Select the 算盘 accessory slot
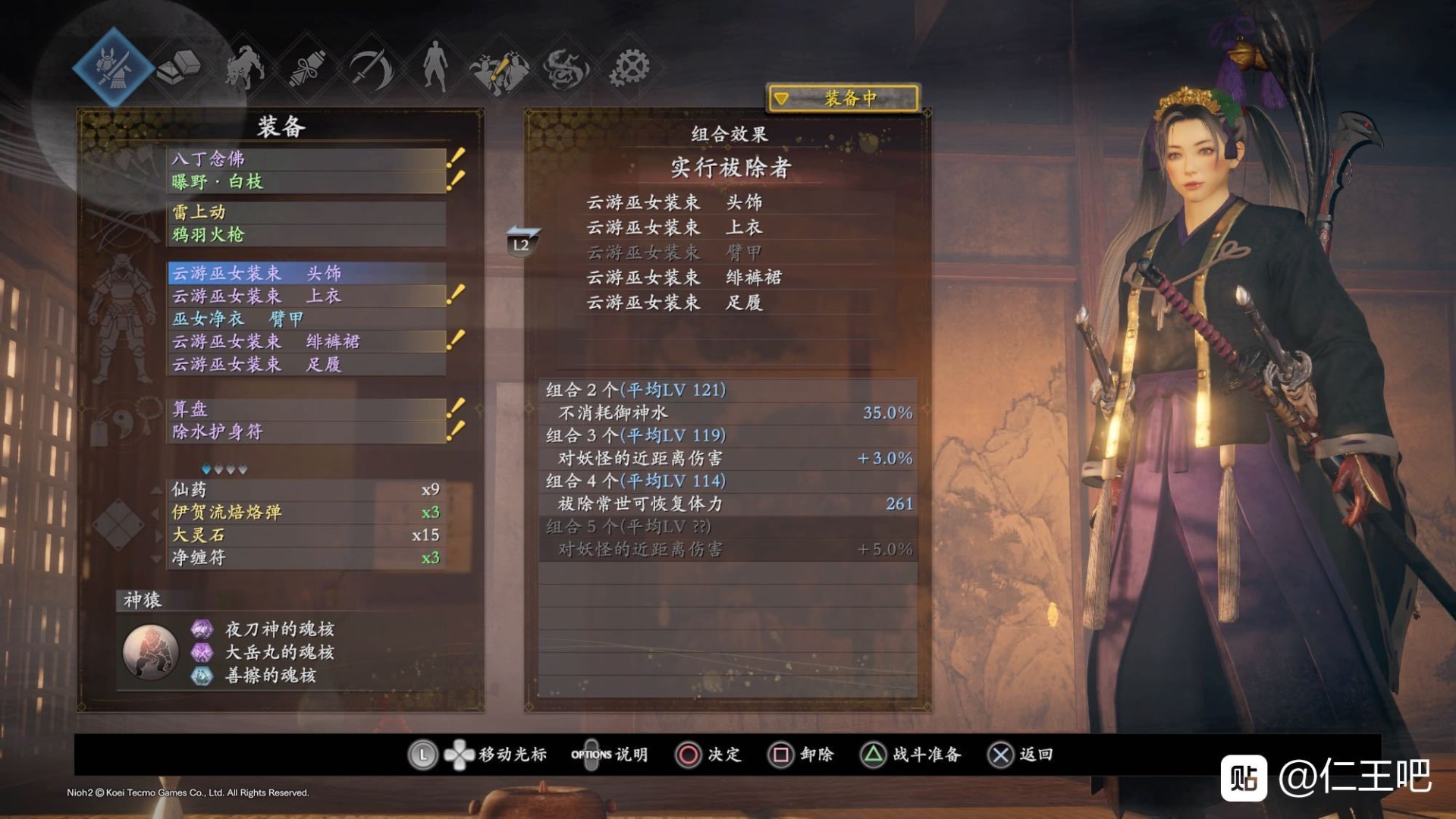1456x819 pixels. coord(306,409)
